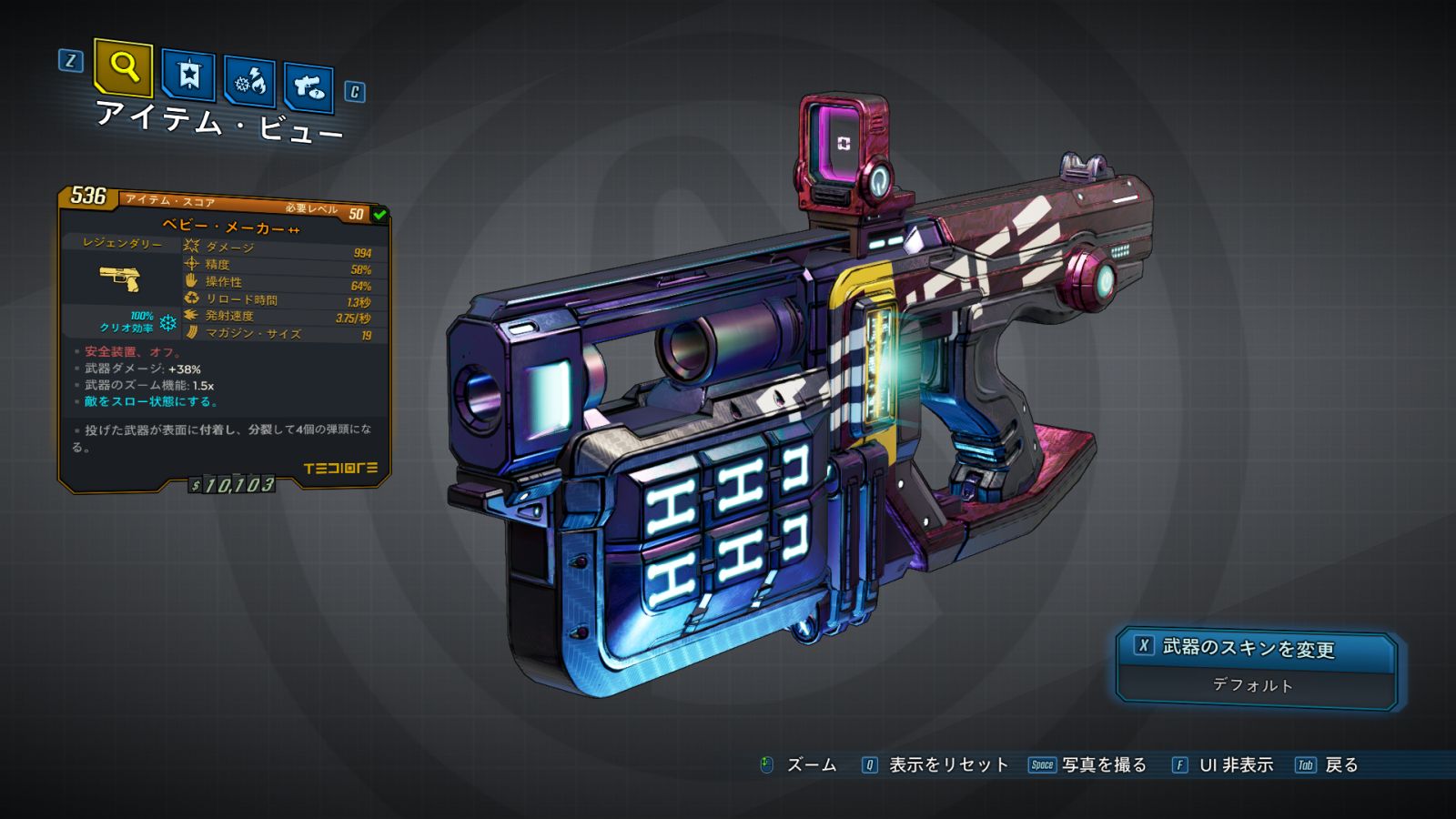This screenshot has height=819, width=1456.
Task: Open the gear and flame elements tab
Action: pos(250,82)
